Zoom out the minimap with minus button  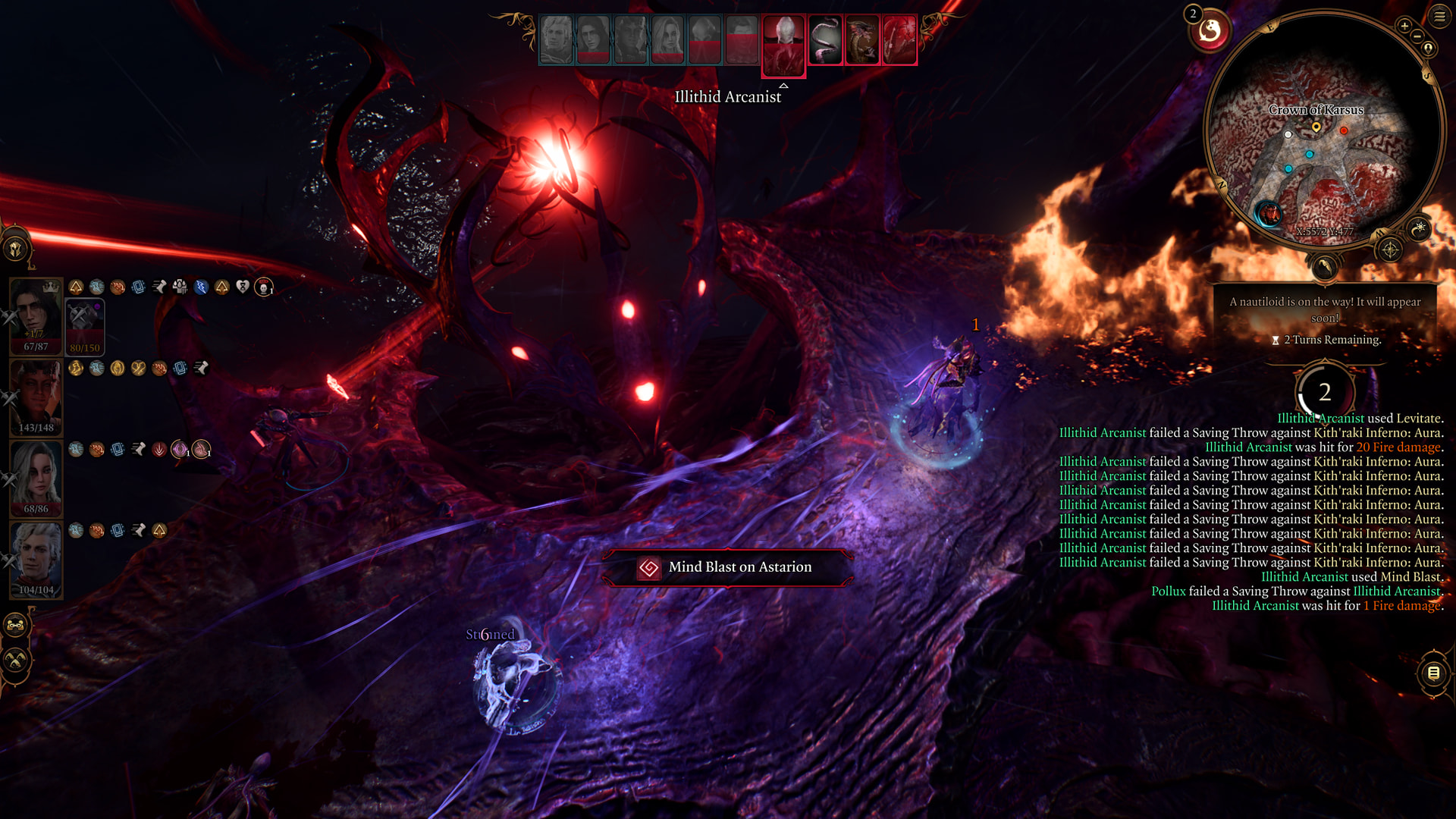[x=1417, y=36]
